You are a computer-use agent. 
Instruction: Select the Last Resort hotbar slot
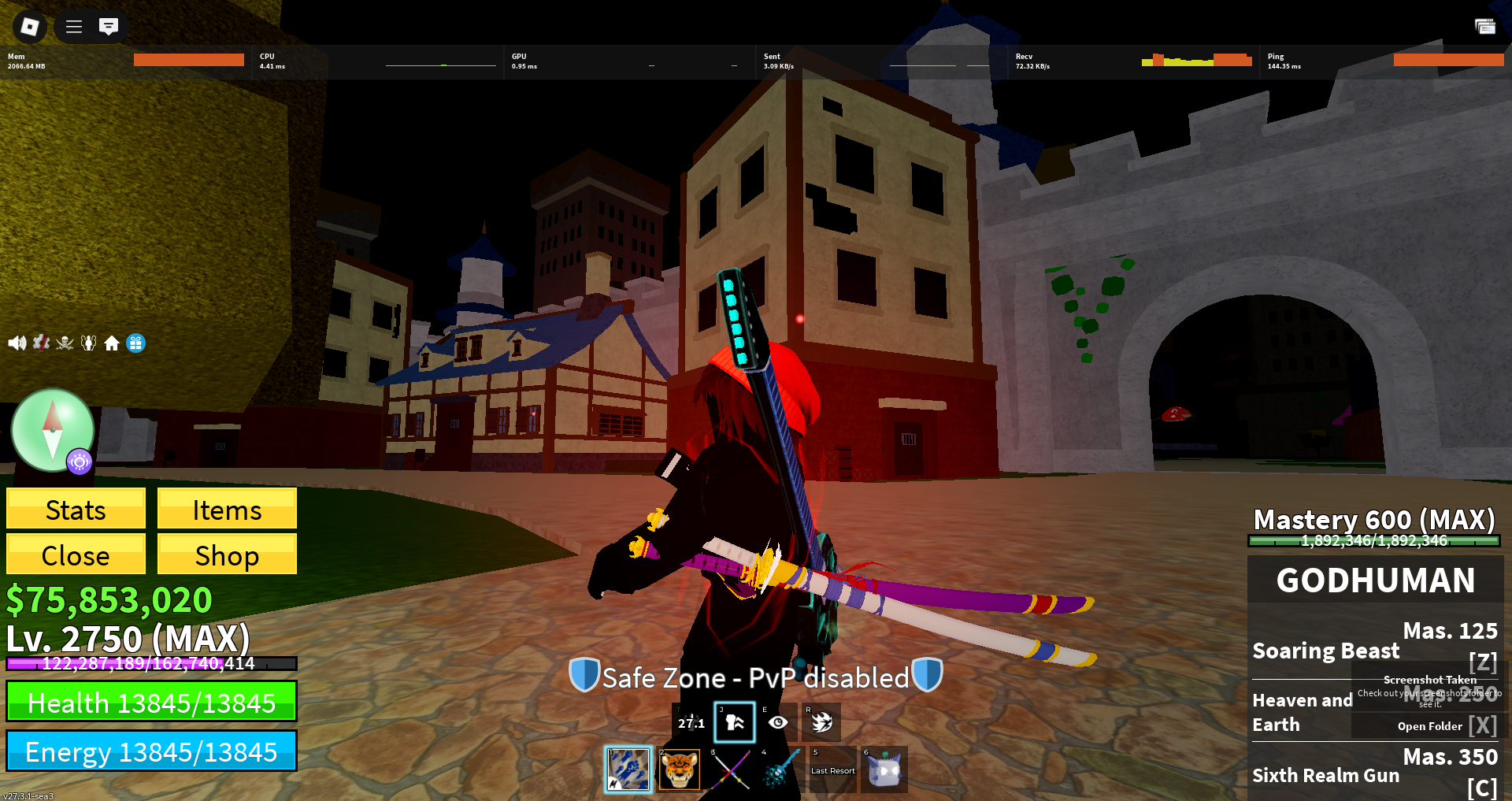(x=832, y=769)
